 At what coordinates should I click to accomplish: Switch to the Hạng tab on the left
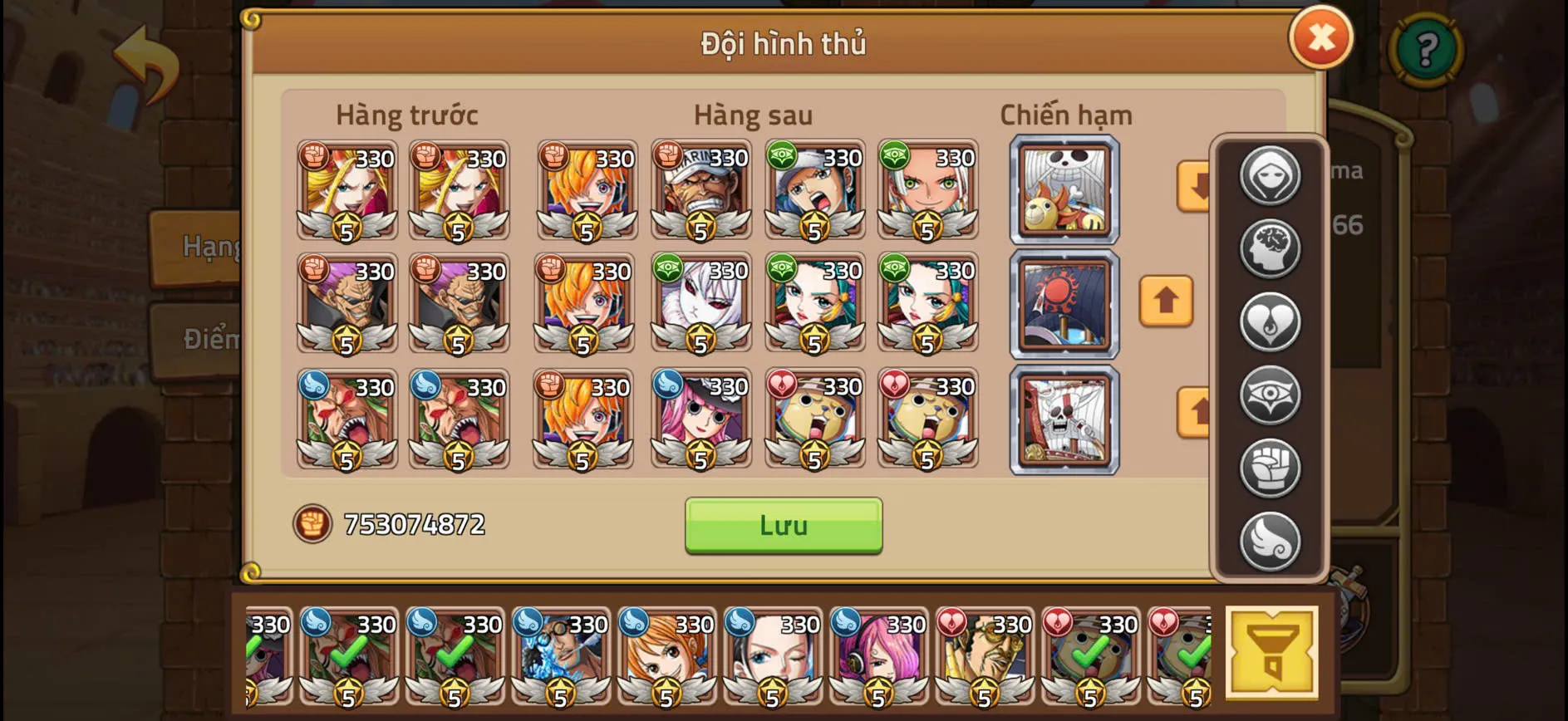point(206,246)
